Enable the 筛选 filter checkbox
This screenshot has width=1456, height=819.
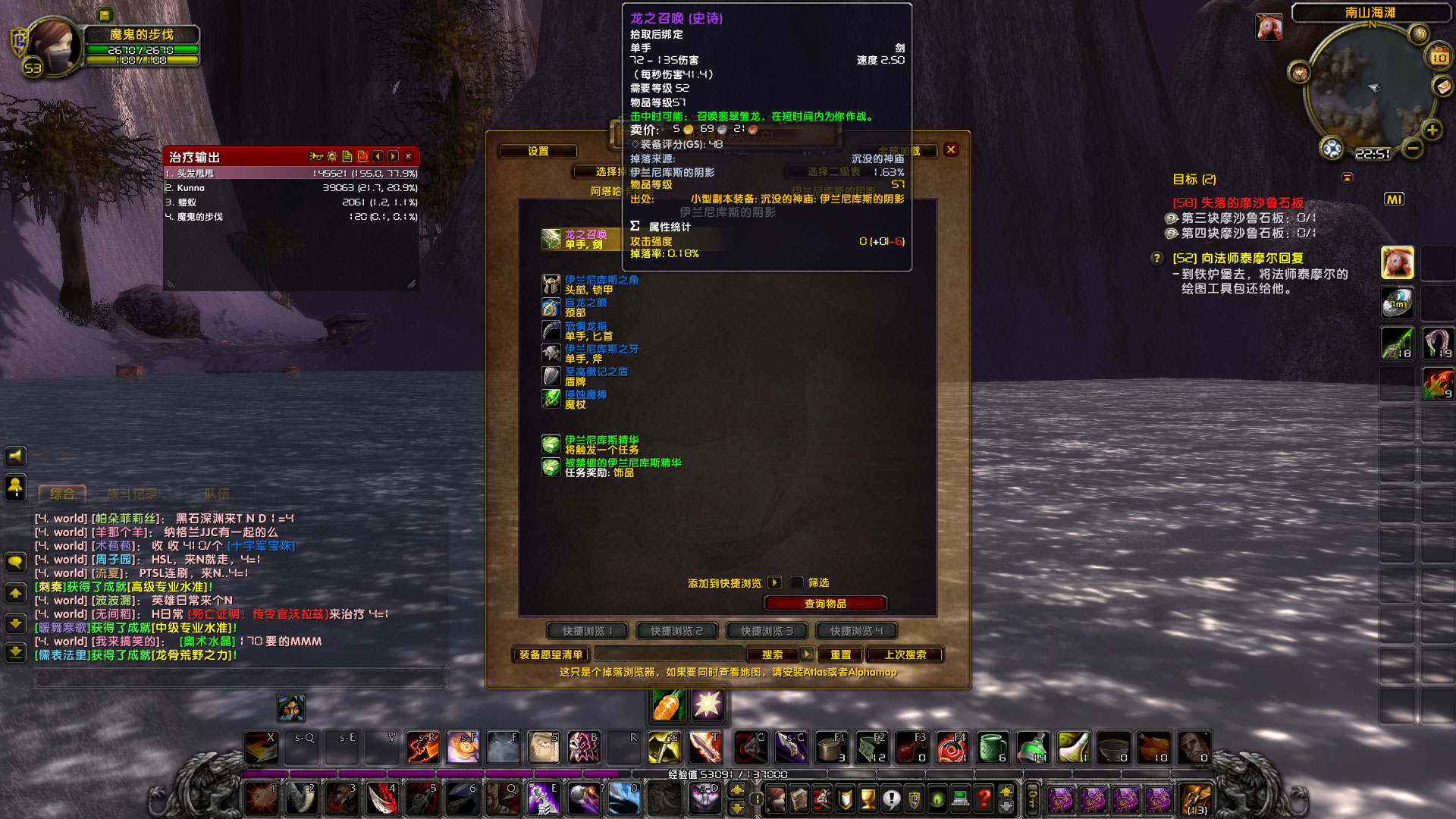(796, 582)
